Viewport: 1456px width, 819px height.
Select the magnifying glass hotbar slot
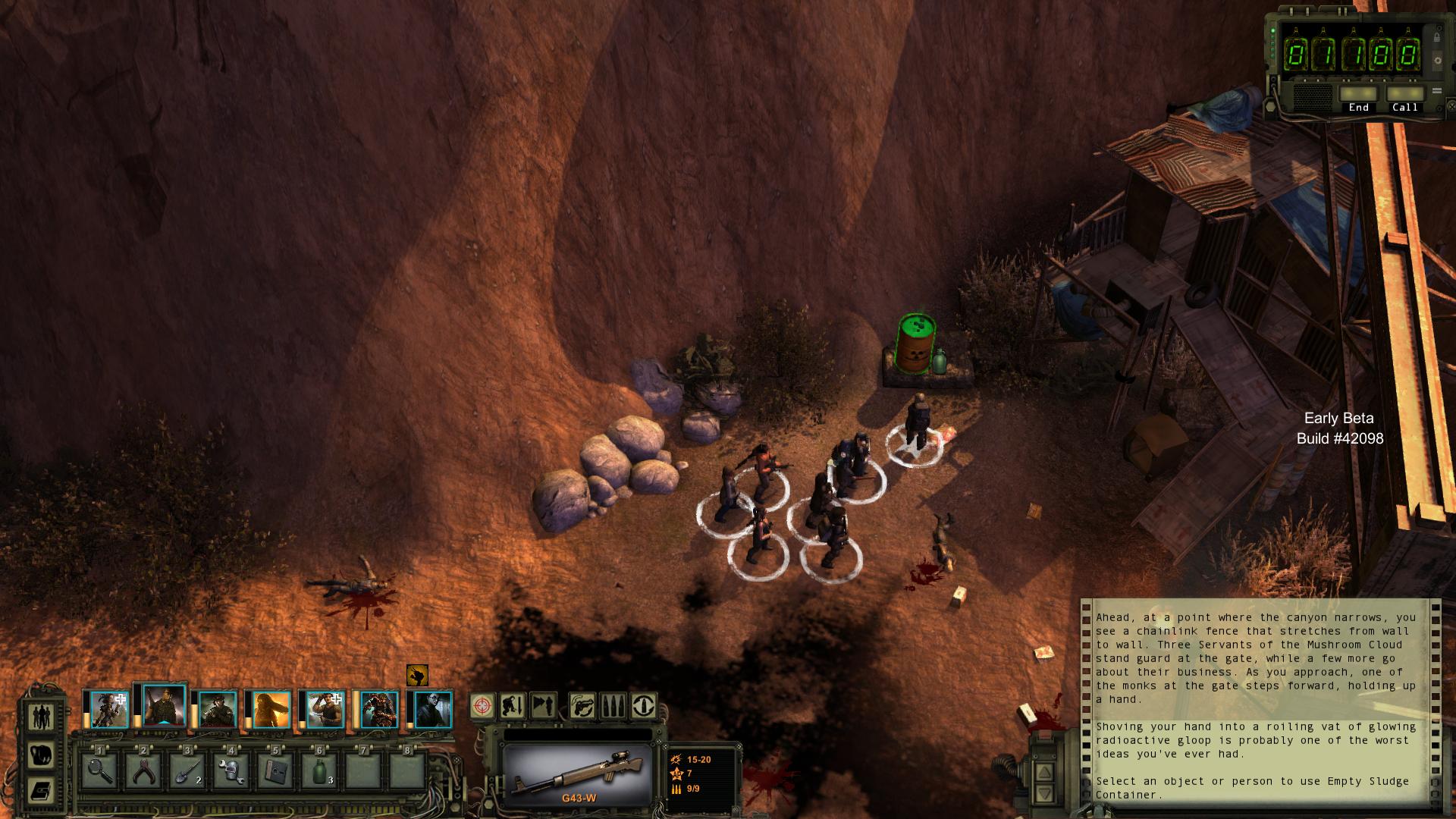point(99,771)
